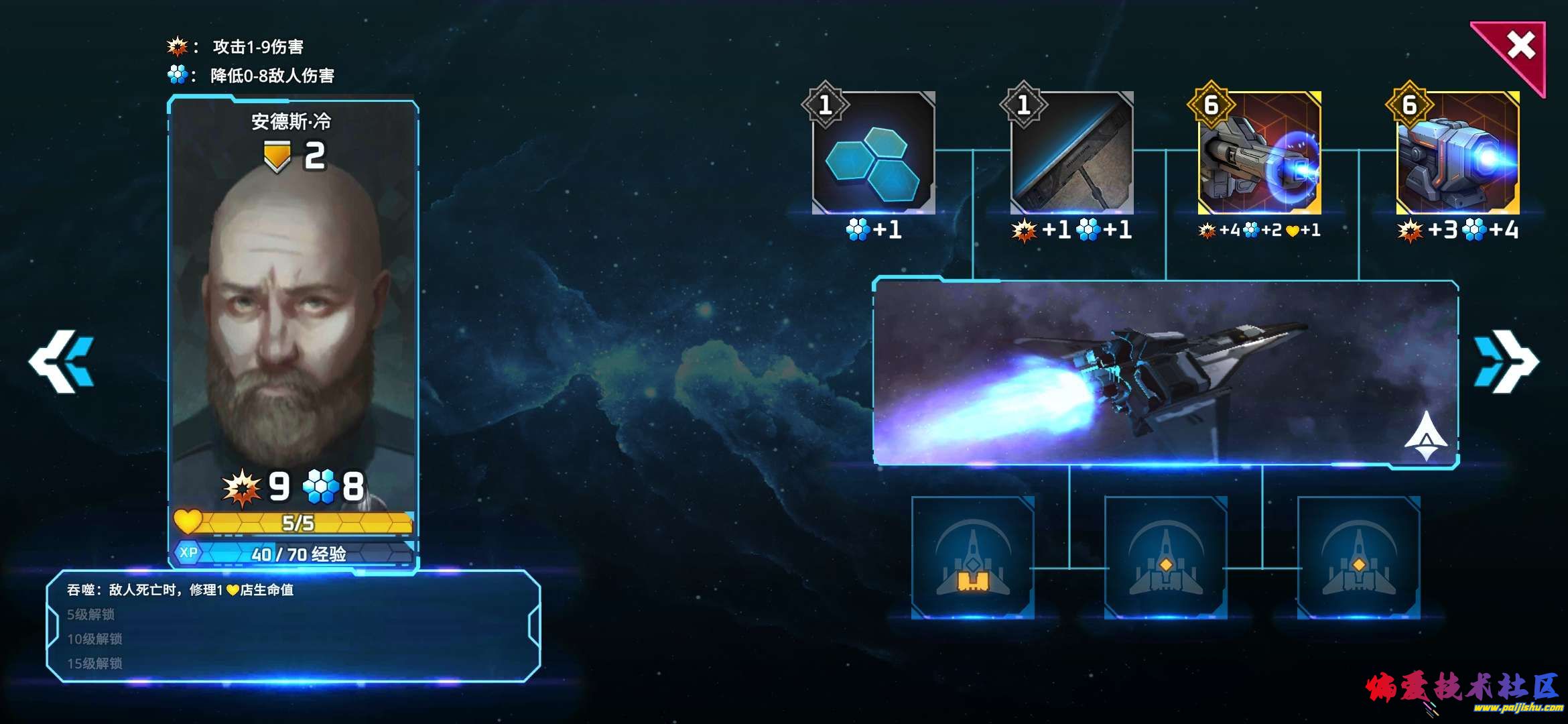Go to the next pilot with the right arrow
This screenshot has width=1568, height=724.
pyautogui.click(x=1505, y=361)
